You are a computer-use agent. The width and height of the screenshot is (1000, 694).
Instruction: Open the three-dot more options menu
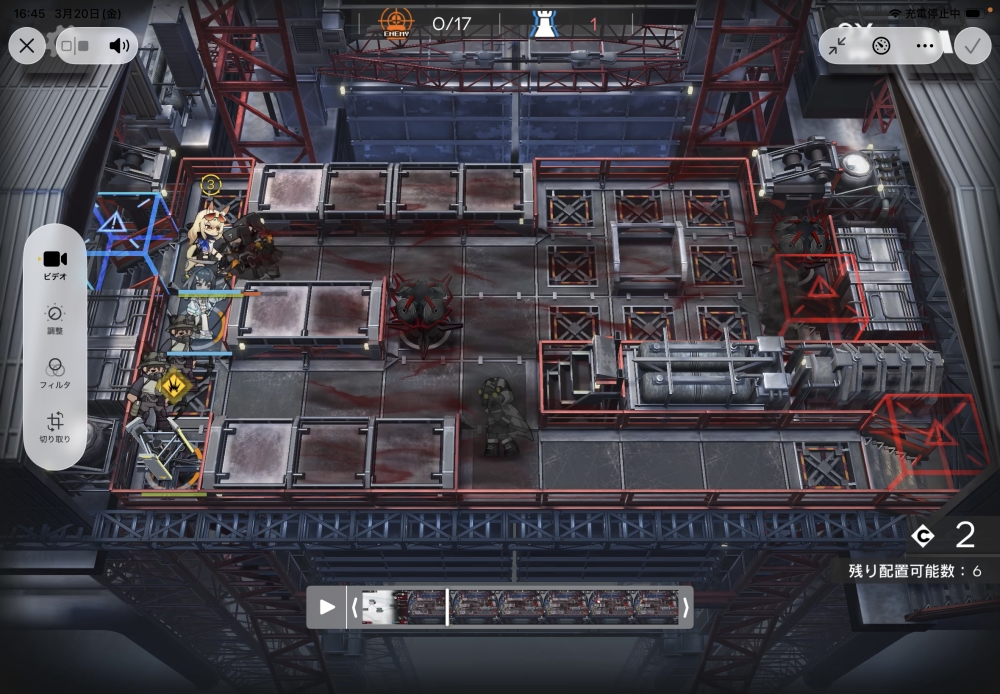tap(923, 45)
